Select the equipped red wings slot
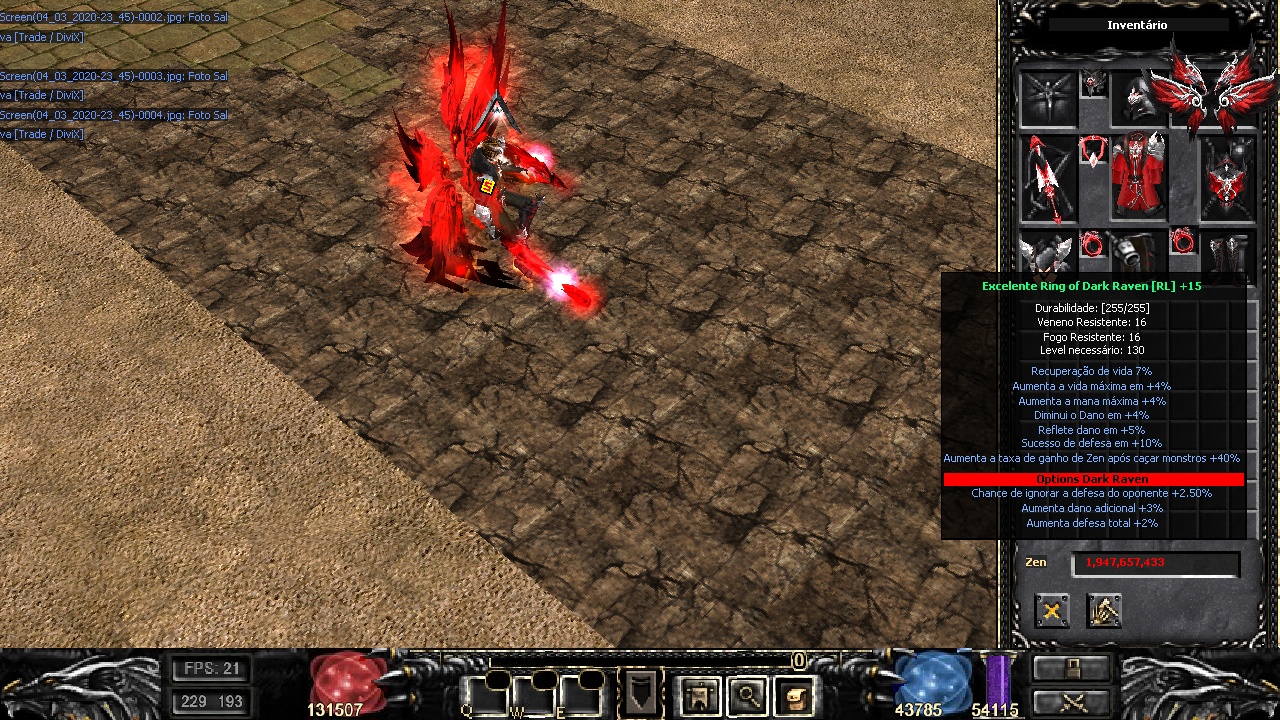Screen dimensions: 1280x720 pyautogui.click(x=1203, y=93)
